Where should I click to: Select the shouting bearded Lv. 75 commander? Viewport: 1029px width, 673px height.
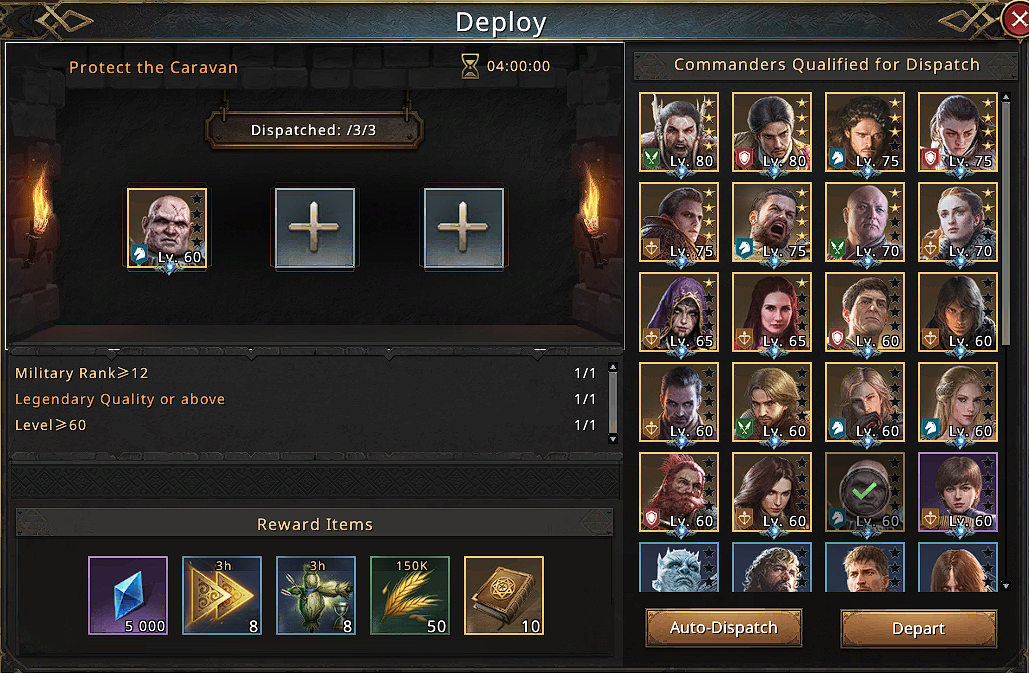click(x=772, y=222)
